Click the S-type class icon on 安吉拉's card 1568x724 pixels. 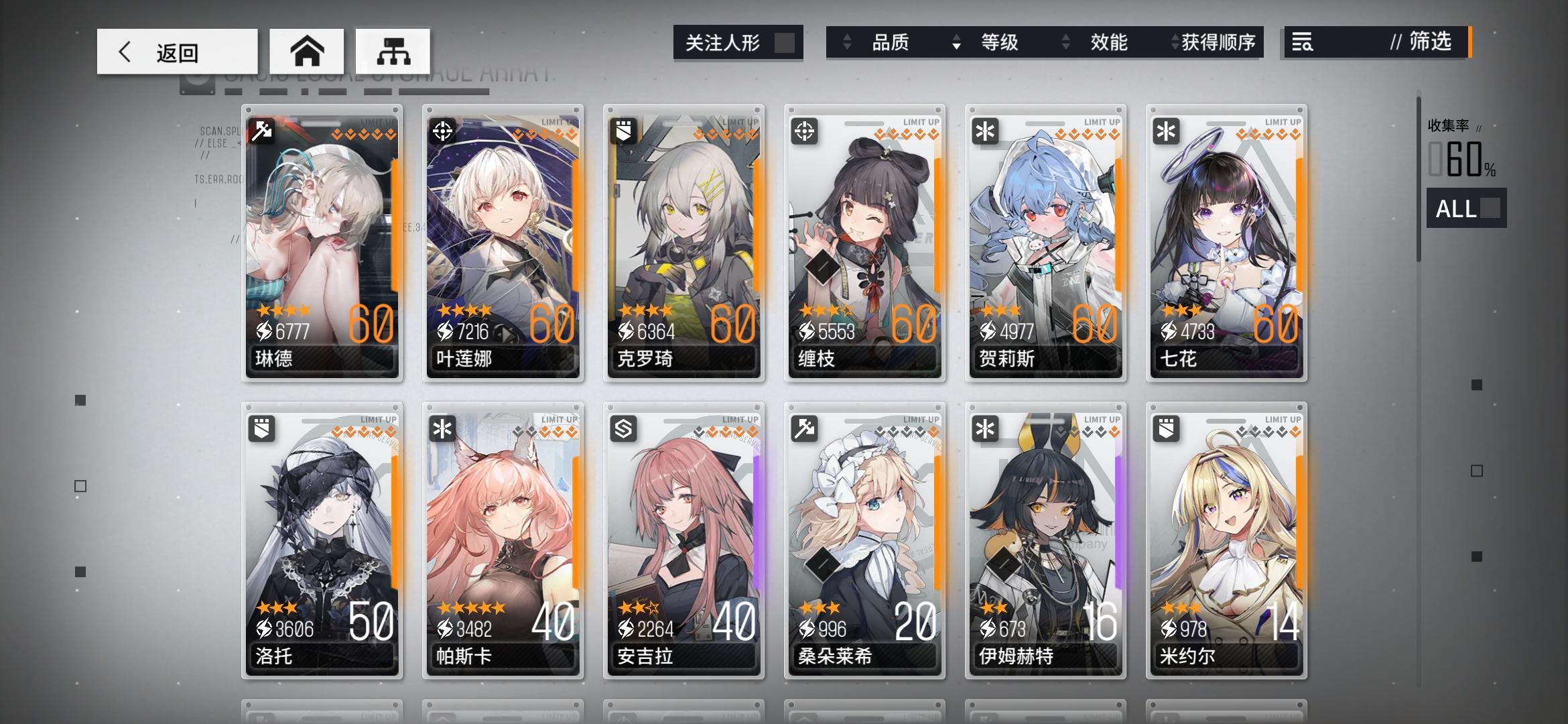[623, 430]
